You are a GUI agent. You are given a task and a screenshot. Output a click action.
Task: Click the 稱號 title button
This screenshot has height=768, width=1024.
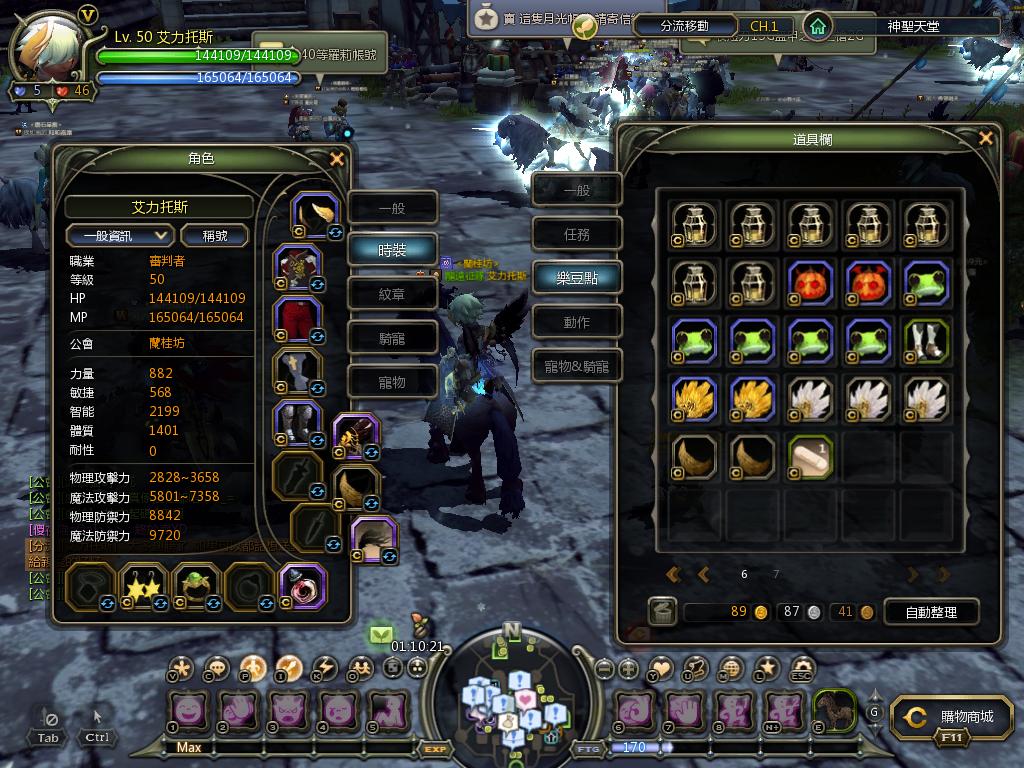215,236
